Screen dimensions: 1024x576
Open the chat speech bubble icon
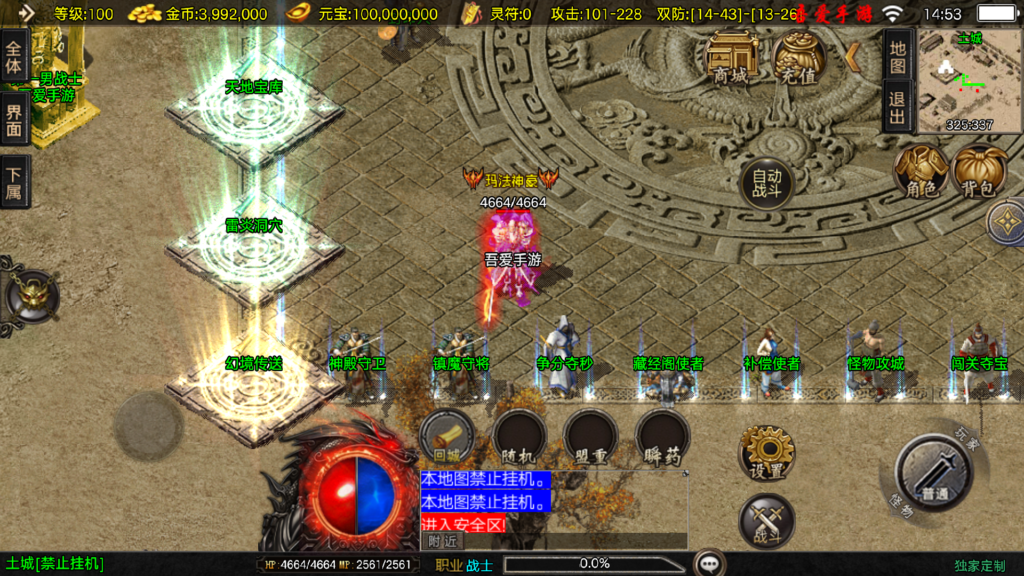point(710,564)
